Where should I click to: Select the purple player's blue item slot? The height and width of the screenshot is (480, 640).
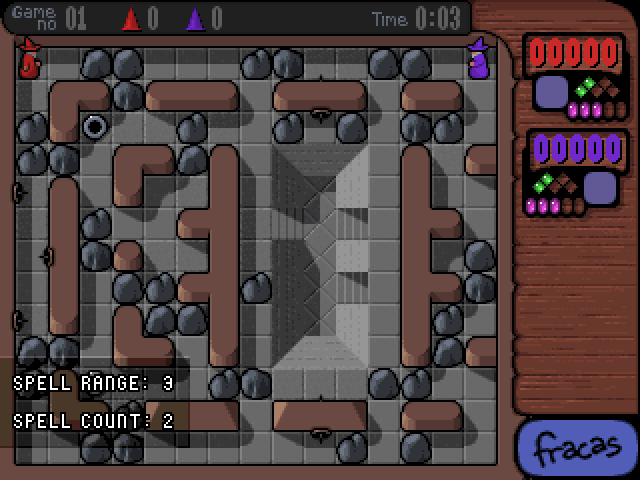pos(600,187)
